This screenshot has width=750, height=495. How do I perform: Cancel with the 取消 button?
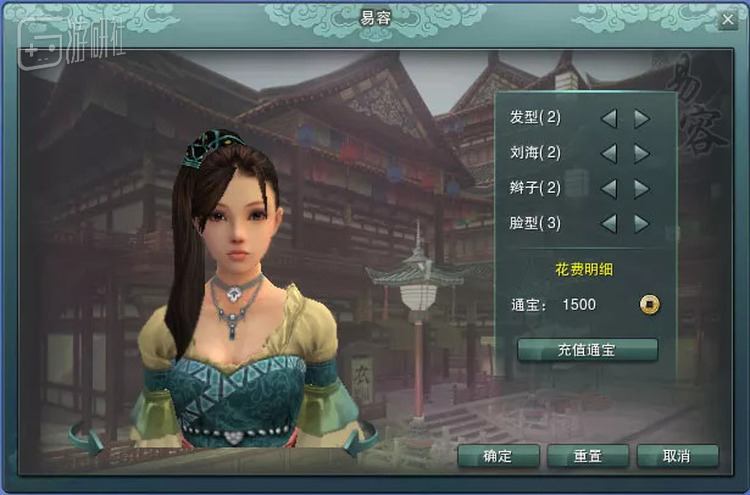(677, 456)
